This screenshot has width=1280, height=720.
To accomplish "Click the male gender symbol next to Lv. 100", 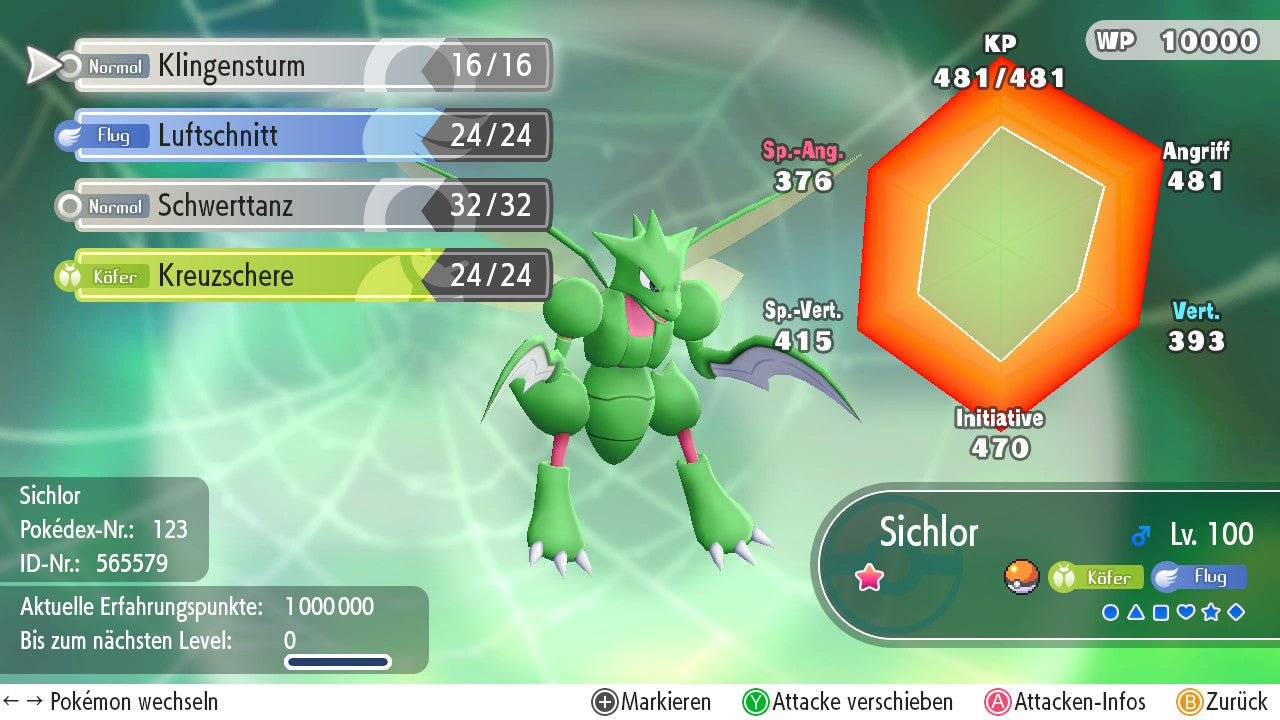I will point(1139,534).
